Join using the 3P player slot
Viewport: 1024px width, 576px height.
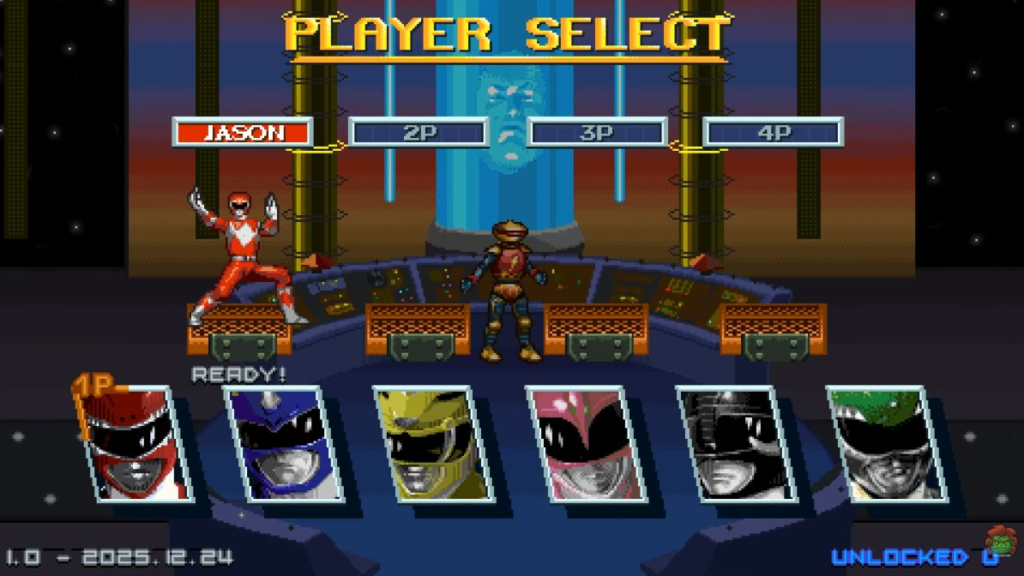coord(596,132)
